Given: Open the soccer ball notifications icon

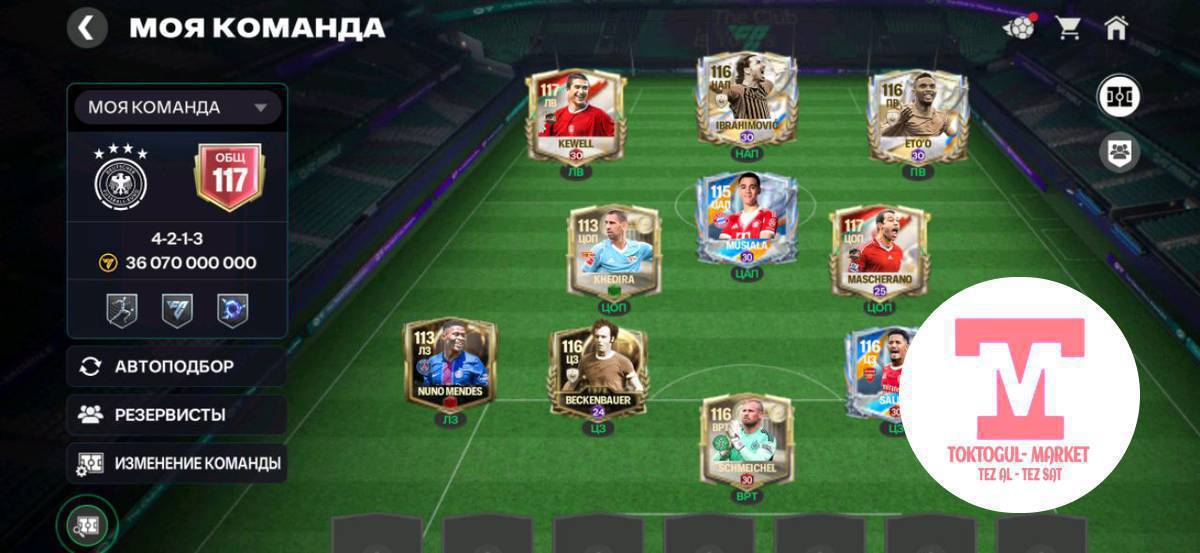Looking at the screenshot, I should pos(1019,28).
